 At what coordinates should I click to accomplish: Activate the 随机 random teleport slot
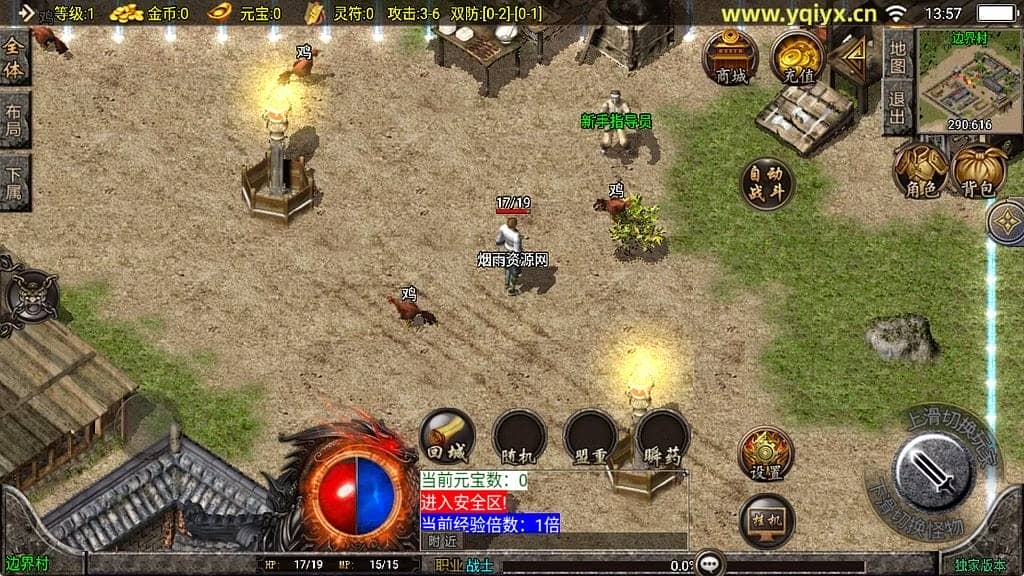point(519,437)
